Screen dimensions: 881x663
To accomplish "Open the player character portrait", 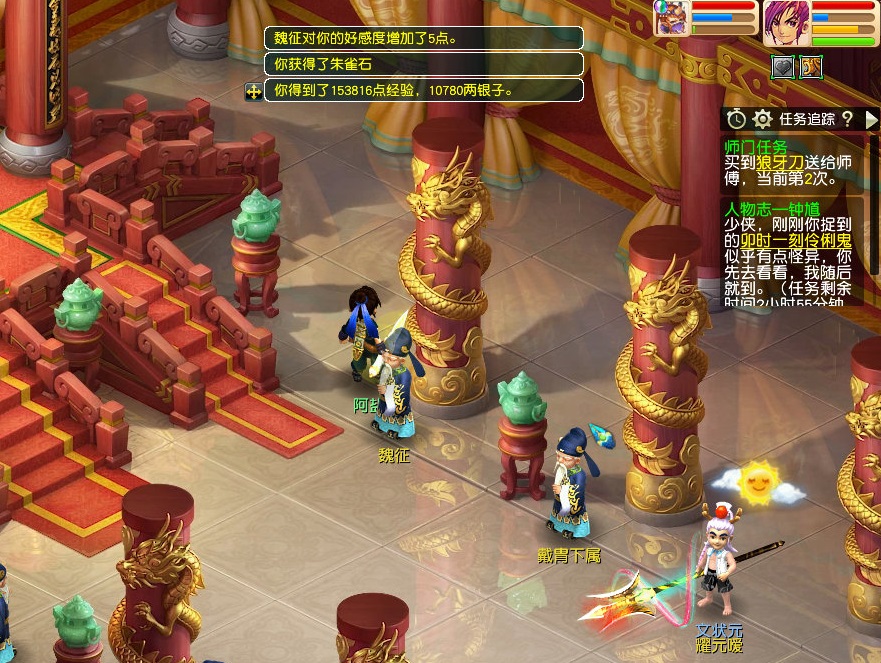I will [786, 24].
